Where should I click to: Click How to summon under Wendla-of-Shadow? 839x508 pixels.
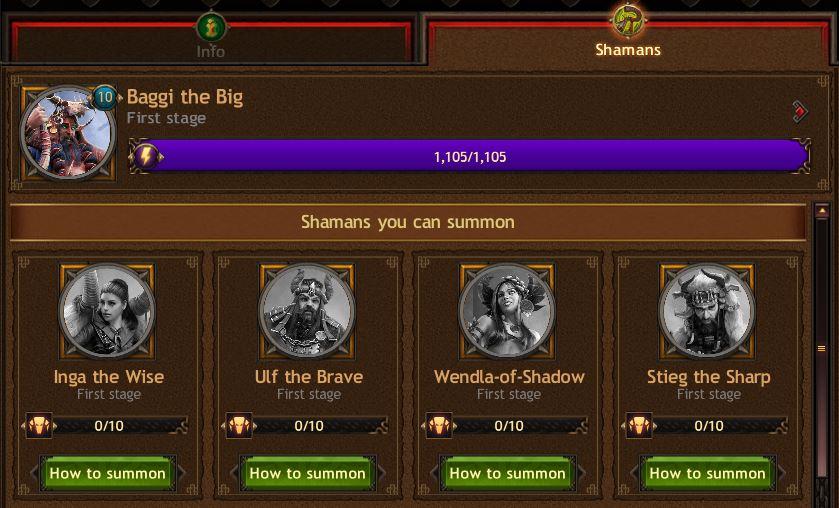(508, 473)
